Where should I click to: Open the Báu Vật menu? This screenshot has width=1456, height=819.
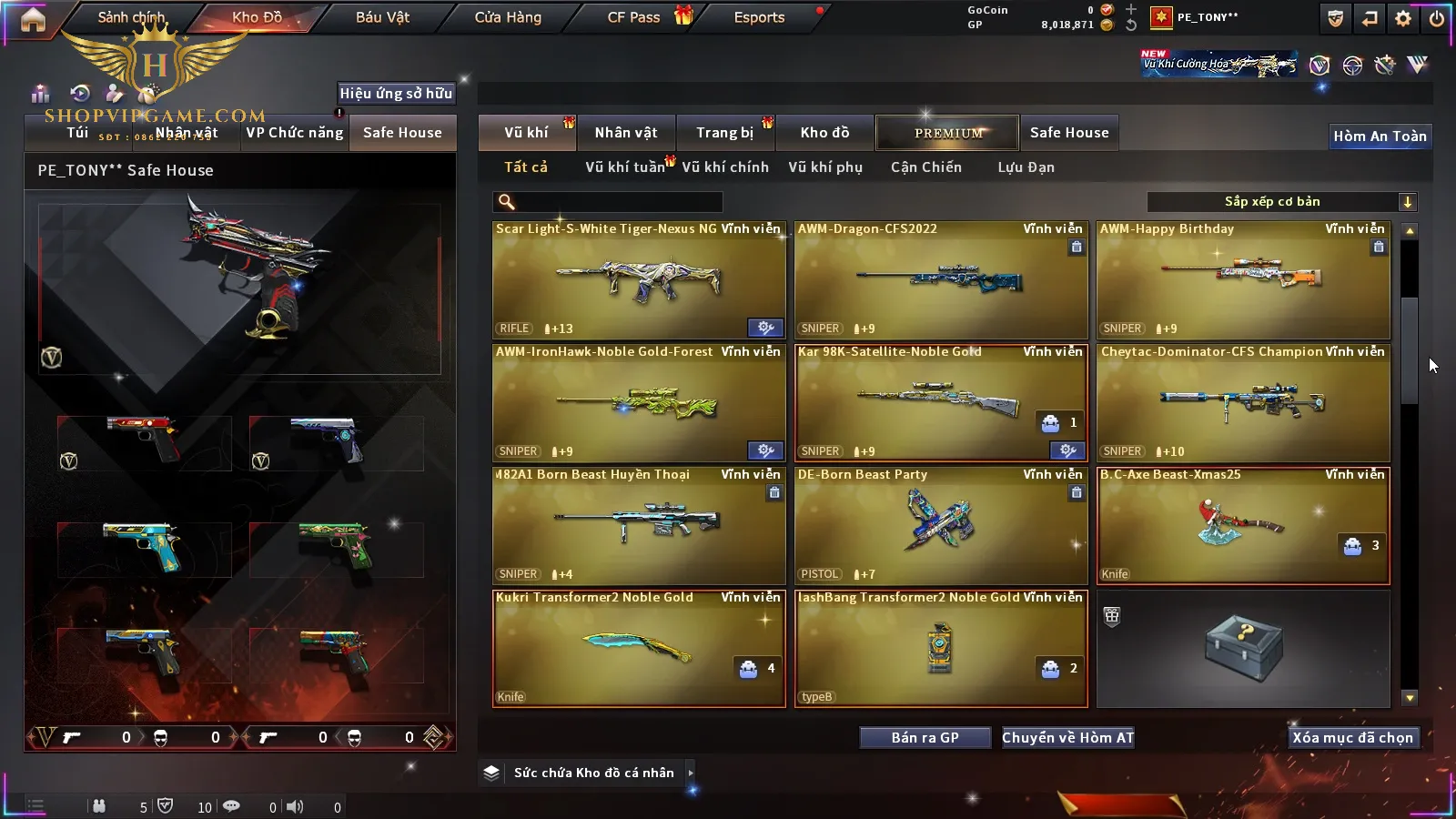[x=382, y=17]
